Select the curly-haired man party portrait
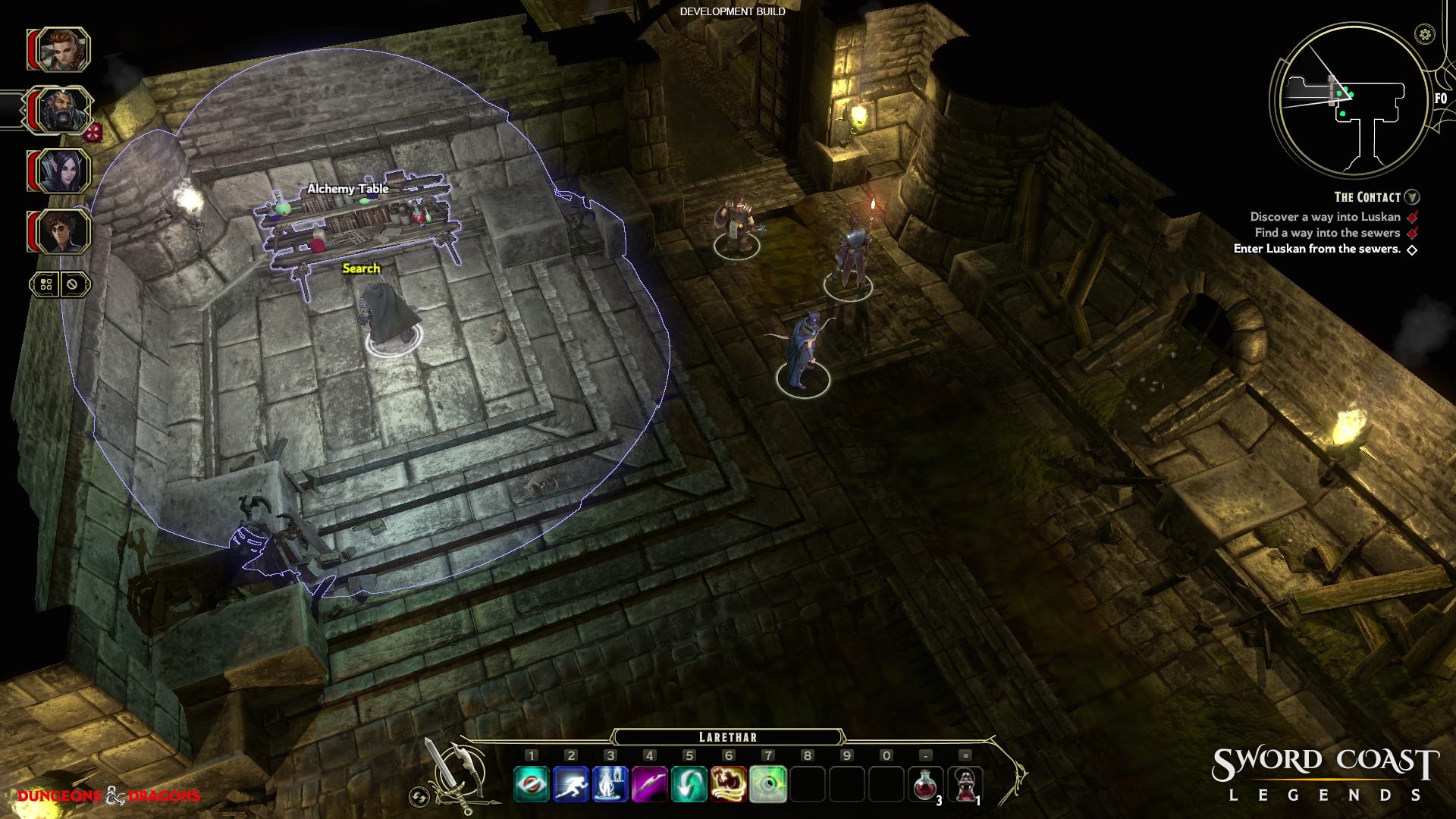Screen dimensions: 1456x819 (x=63, y=231)
